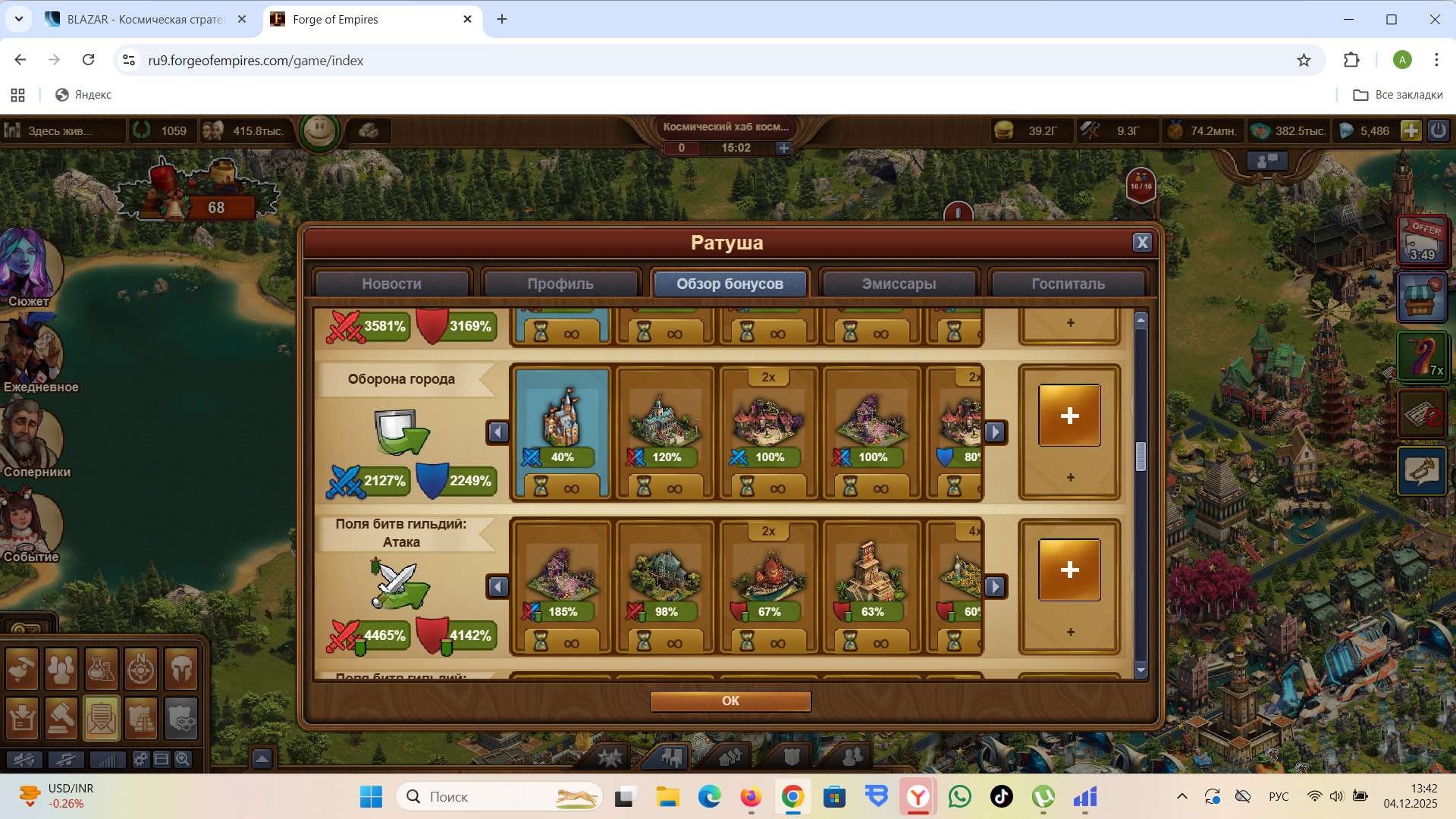The height and width of the screenshot is (819, 1456).
Task: Click the gold plus to add a defense boost
Action: 1070,415
